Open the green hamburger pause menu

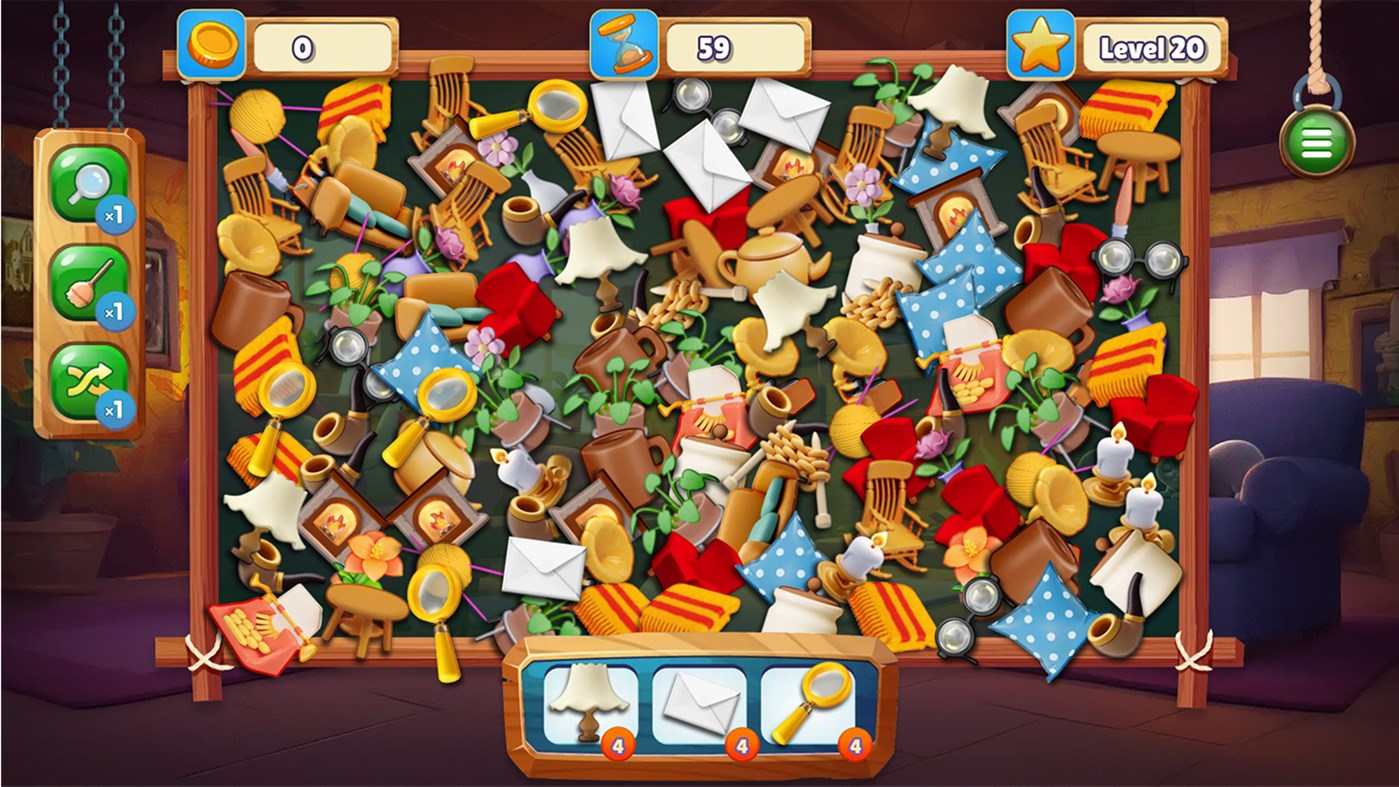pyautogui.click(x=1316, y=142)
